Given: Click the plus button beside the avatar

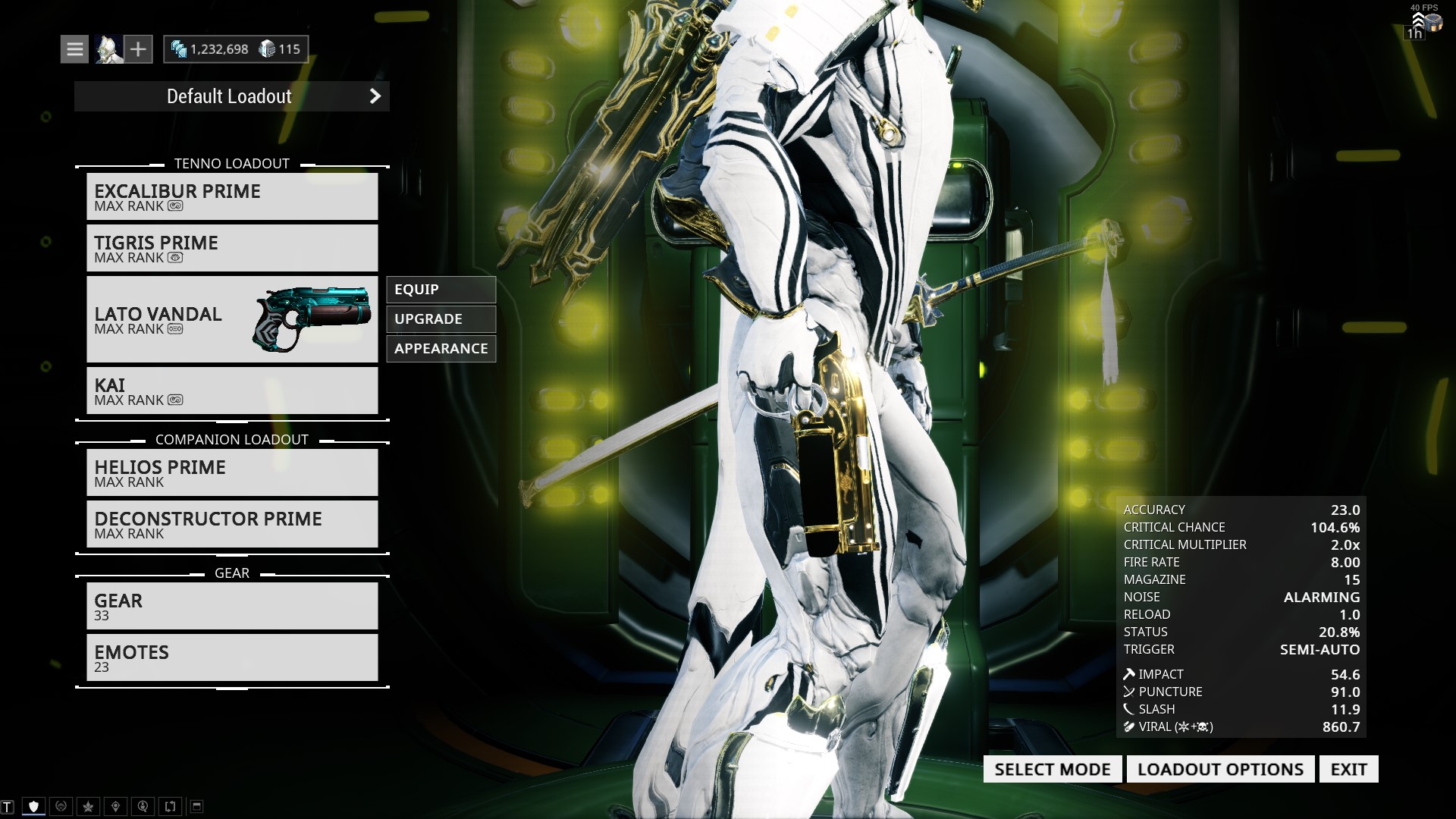Looking at the screenshot, I should point(138,49).
